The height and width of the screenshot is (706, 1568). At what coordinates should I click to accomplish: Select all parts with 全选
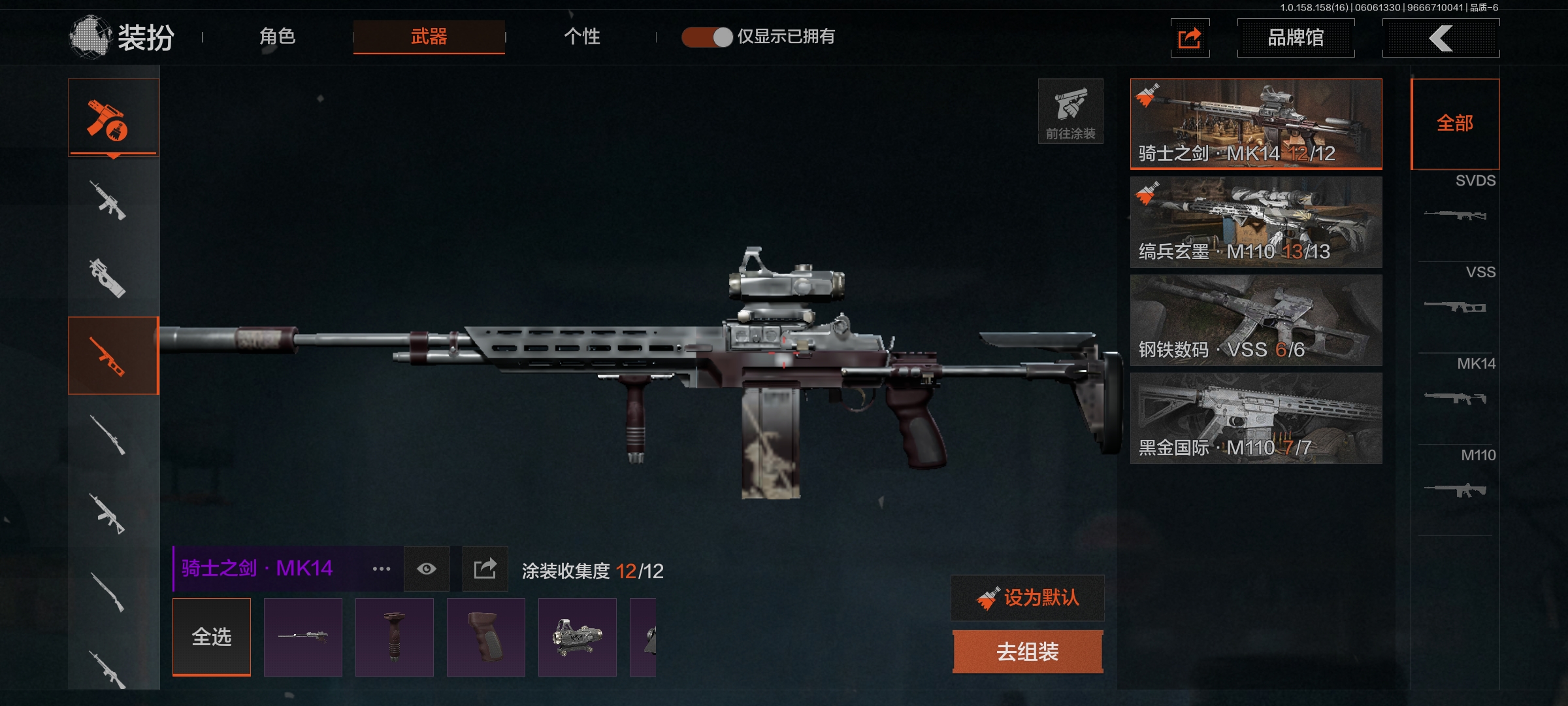coord(212,637)
